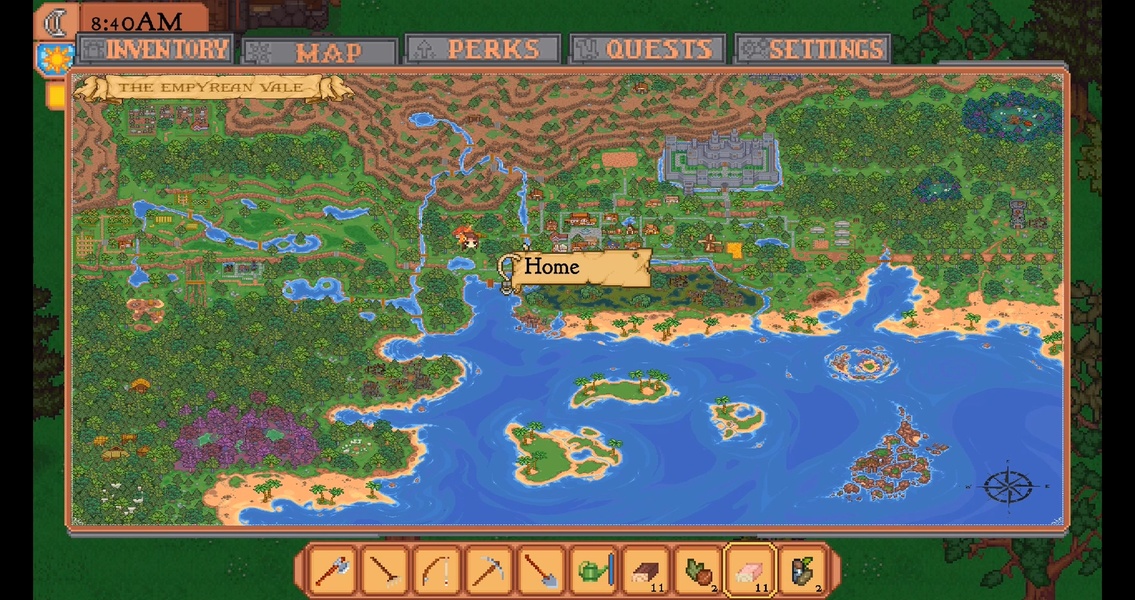Select the axe in the hotbar
1135x600 pixels.
pos(333,571)
